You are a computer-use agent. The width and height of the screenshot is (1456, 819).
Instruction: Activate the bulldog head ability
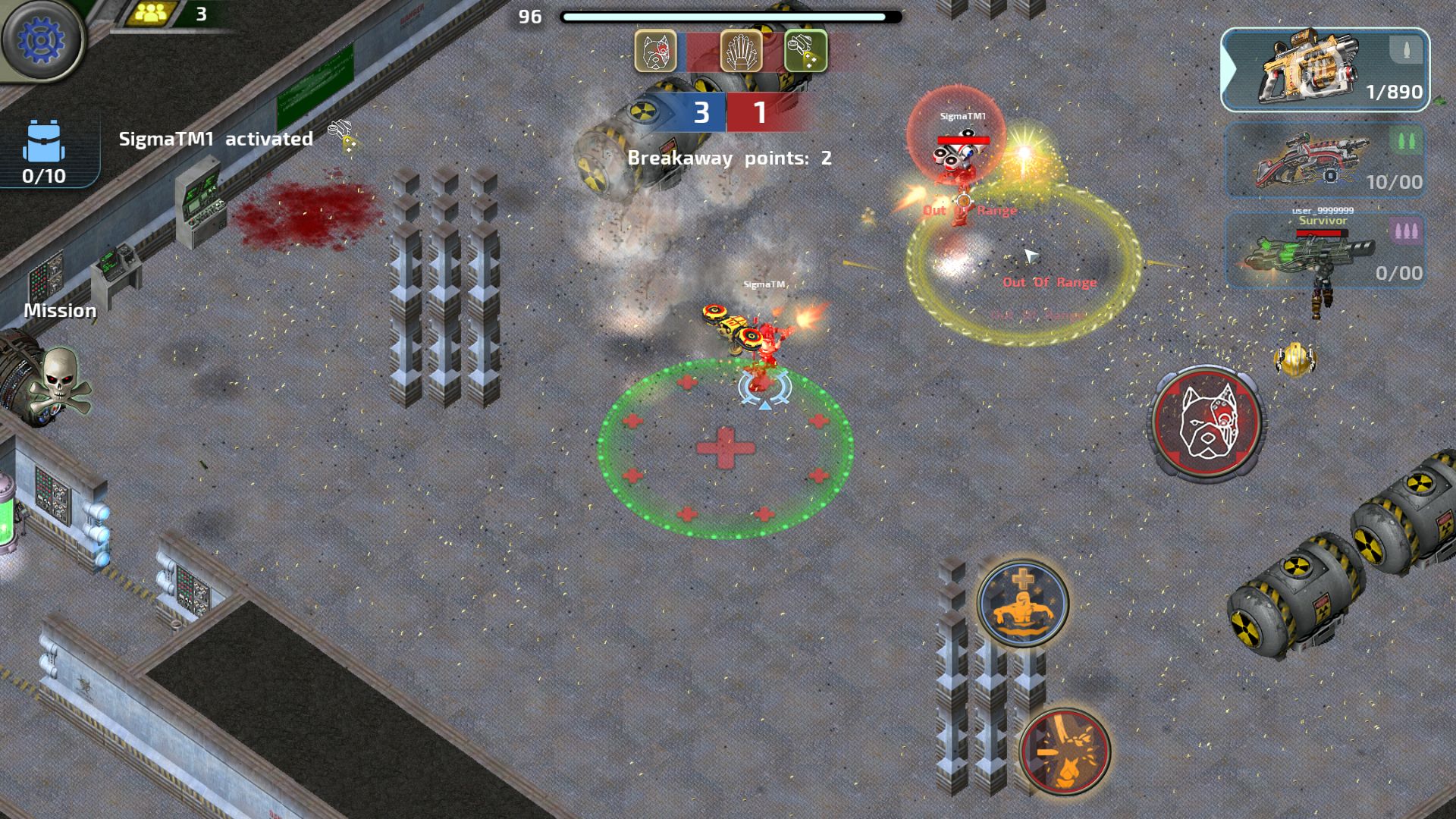click(1206, 422)
